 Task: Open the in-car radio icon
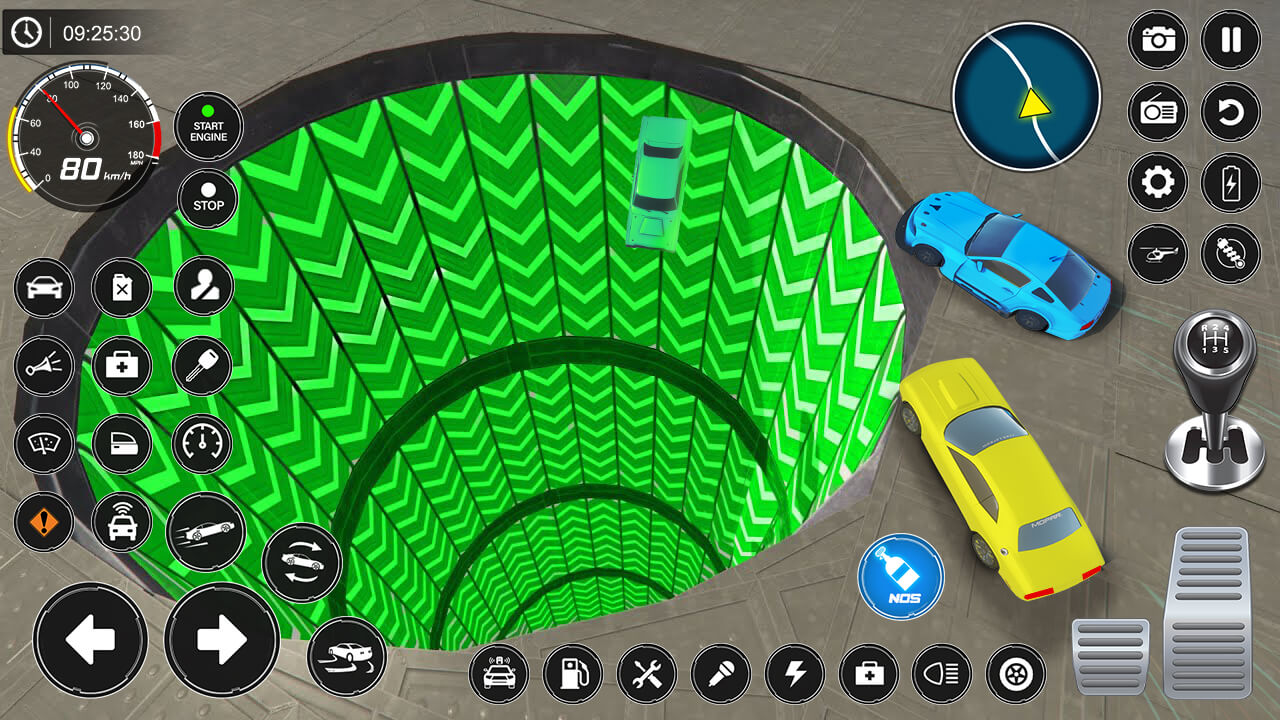1157,111
